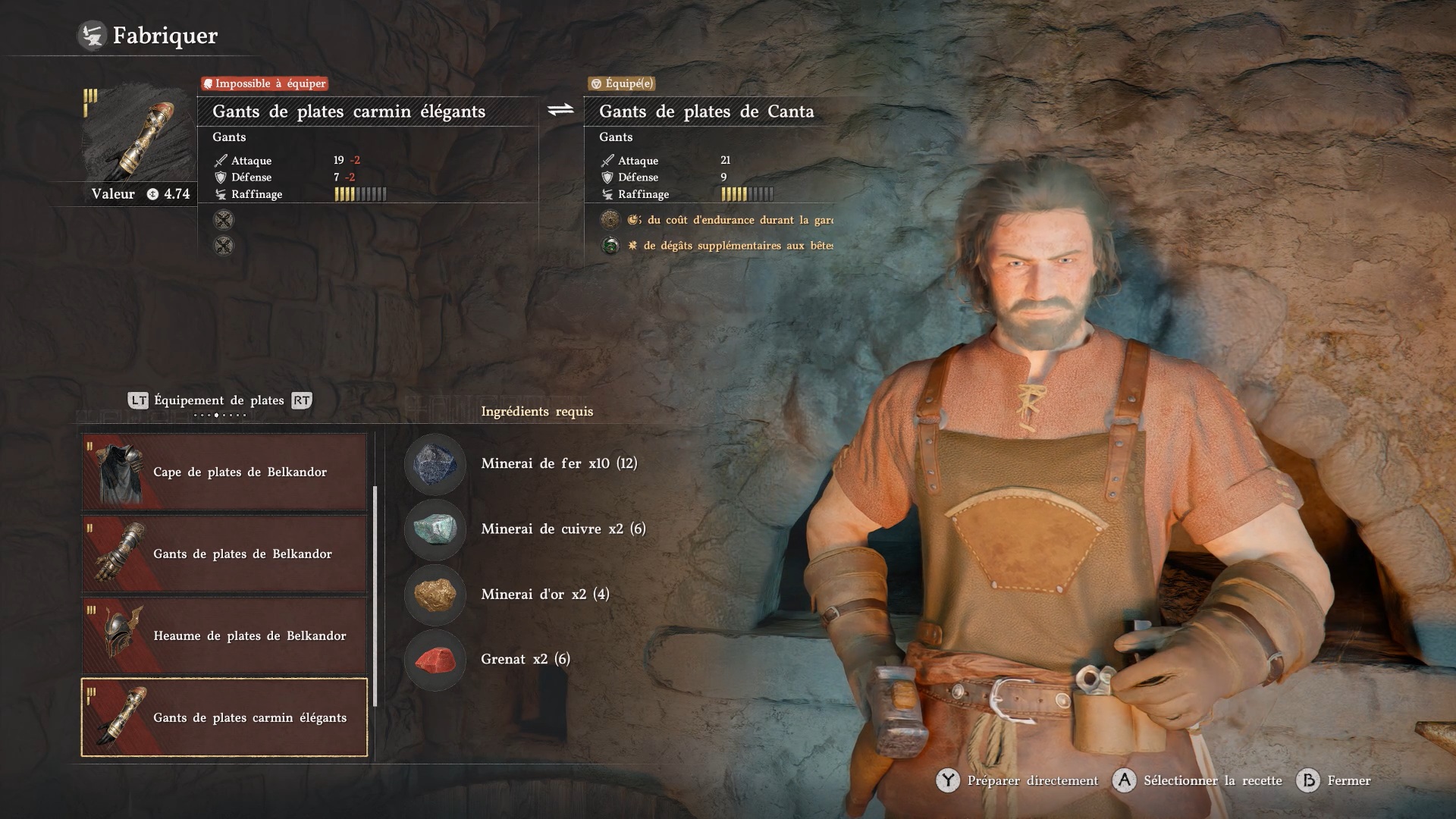
Task: Choose Gants de plates de Belkandor recipe
Action: pos(224,554)
